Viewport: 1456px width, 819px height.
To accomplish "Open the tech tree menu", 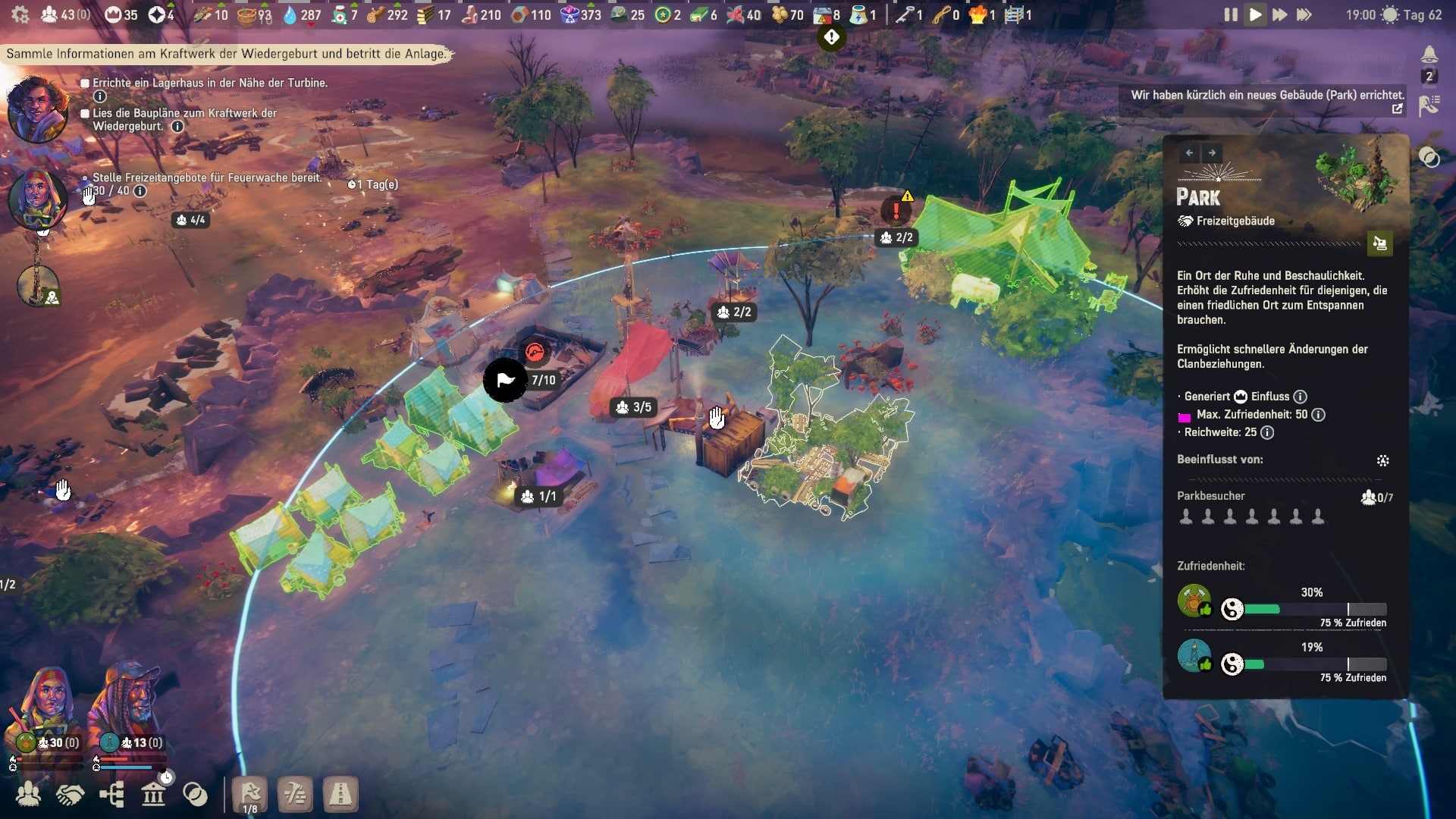I will coord(111,795).
